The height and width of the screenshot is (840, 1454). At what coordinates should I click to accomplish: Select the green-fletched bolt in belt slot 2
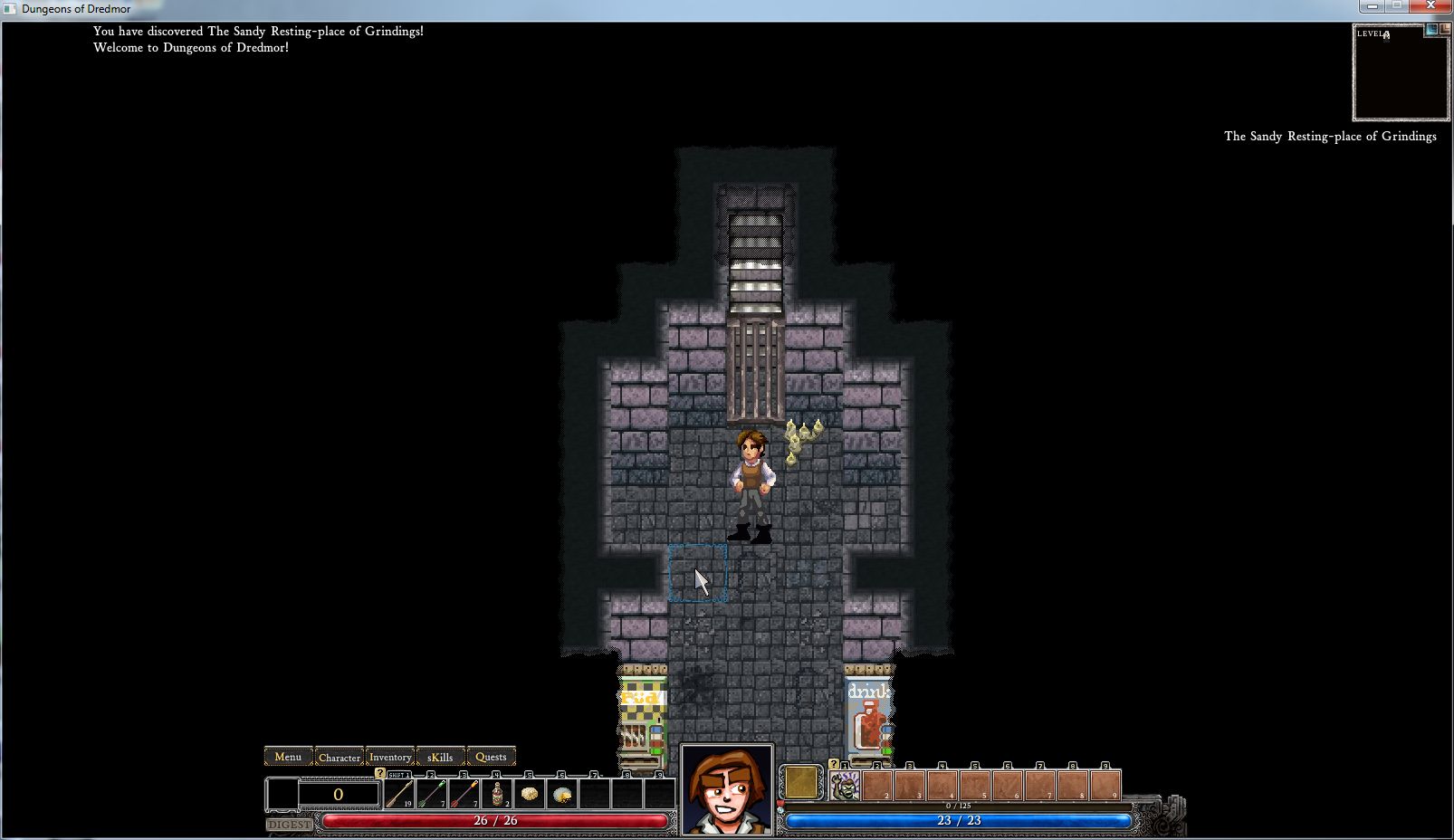pos(432,794)
